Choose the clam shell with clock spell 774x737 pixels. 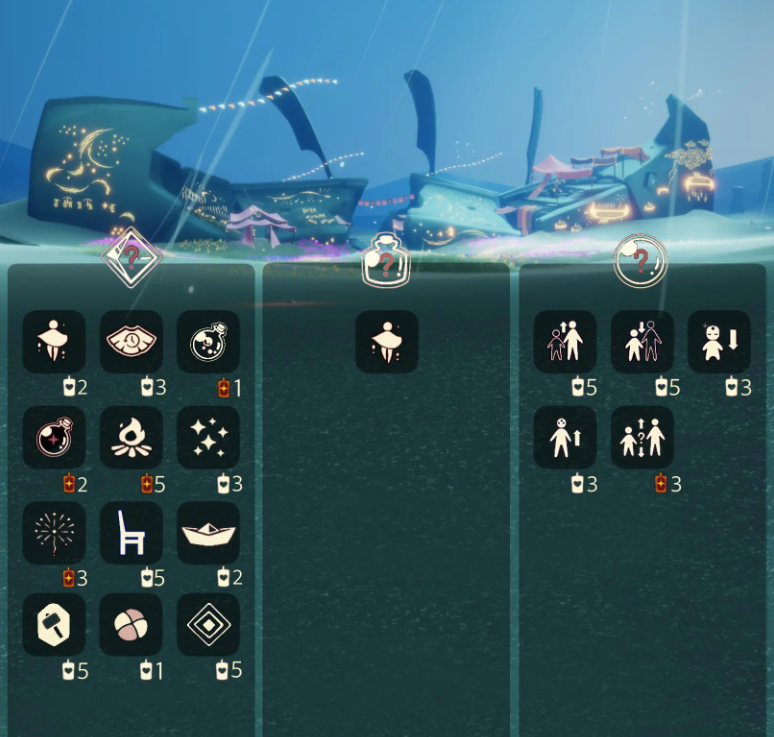131,342
